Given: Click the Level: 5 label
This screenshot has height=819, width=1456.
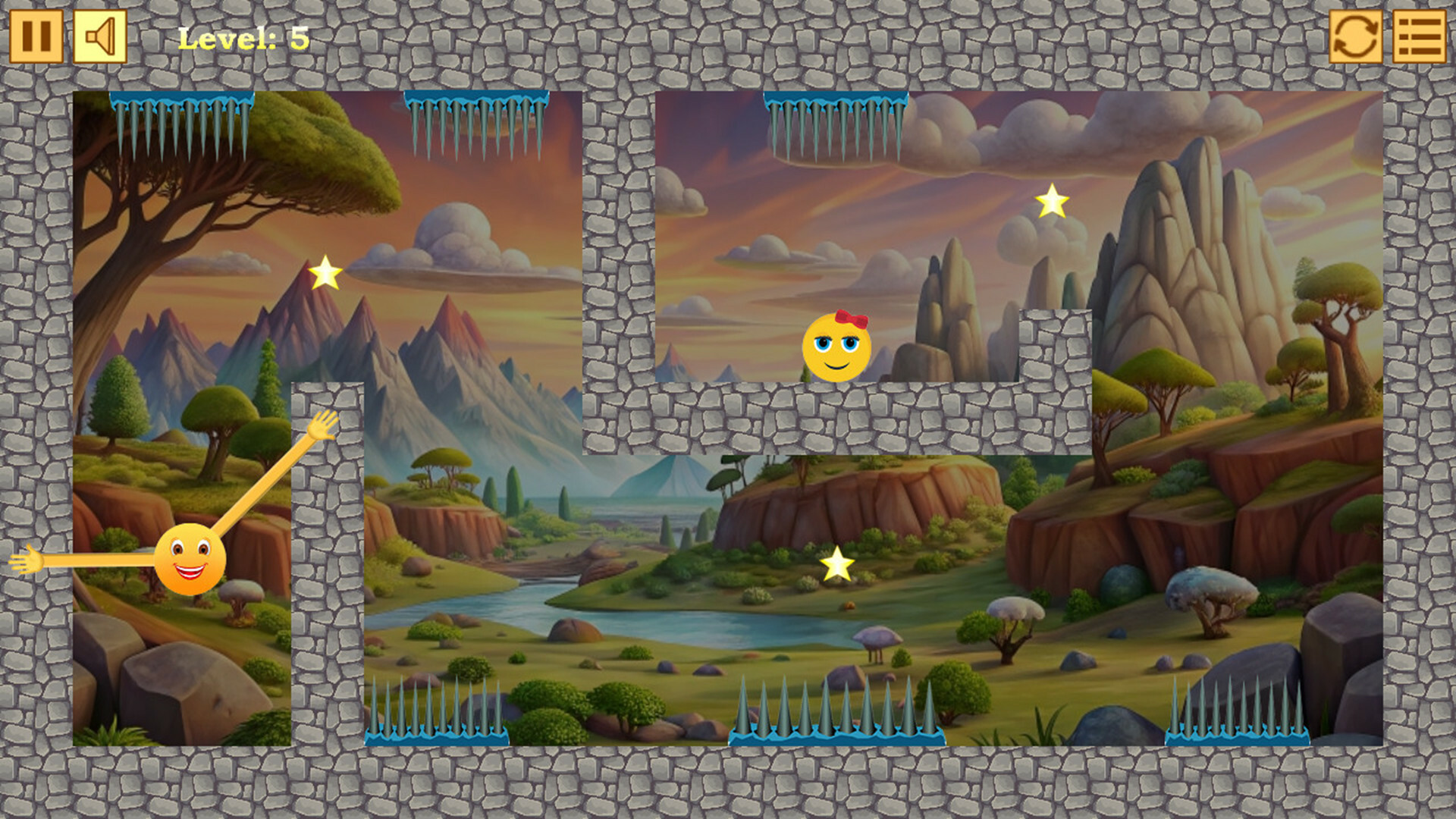Looking at the screenshot, I should click(243, 39).
